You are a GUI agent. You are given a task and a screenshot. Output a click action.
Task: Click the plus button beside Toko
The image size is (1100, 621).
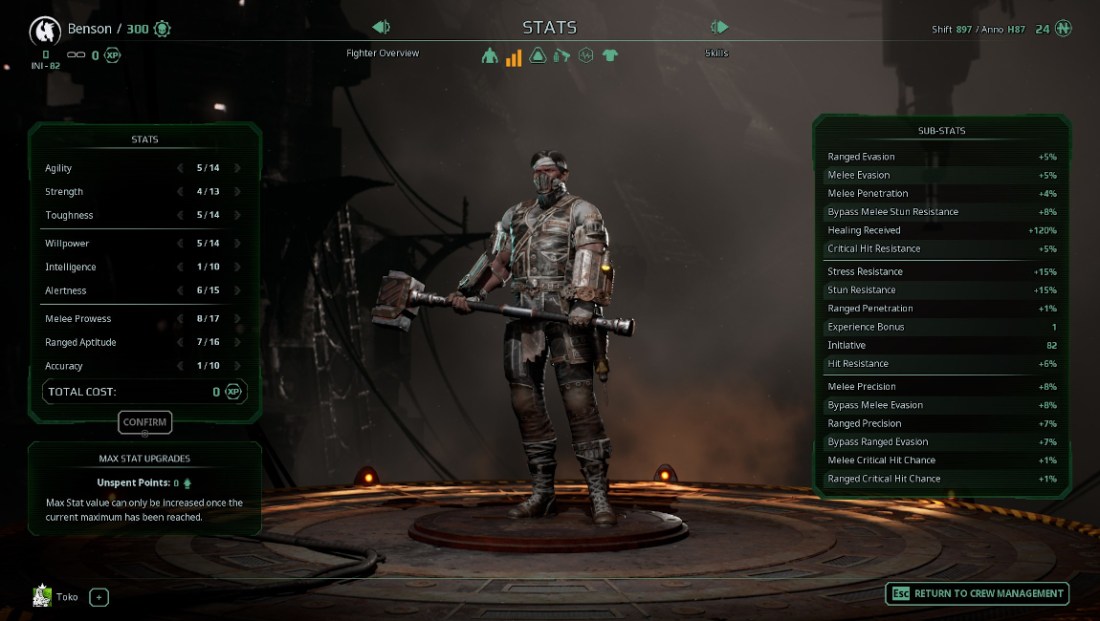[99, 598]
